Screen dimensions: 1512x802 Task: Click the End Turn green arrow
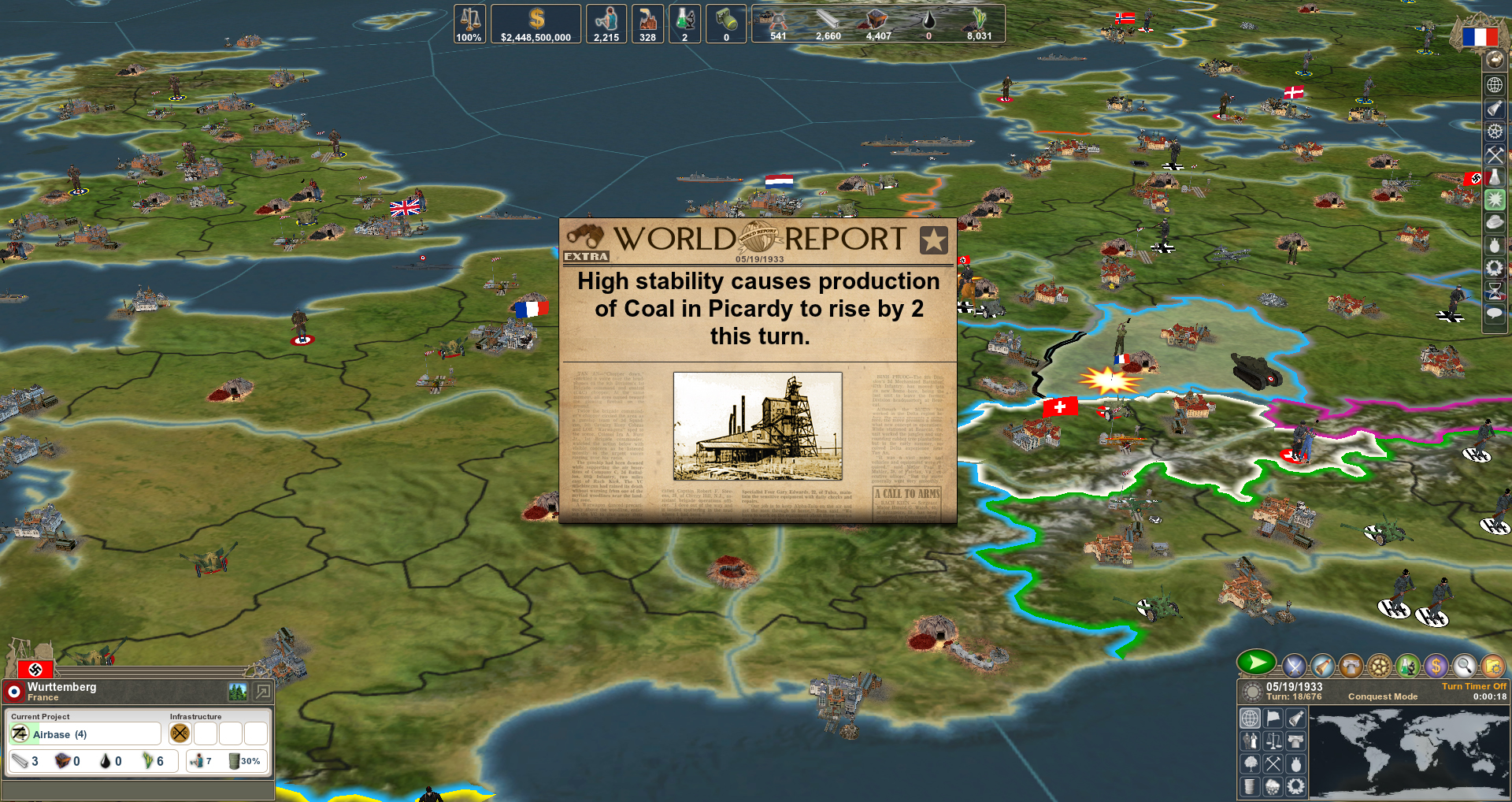(x=1256, y=664)
